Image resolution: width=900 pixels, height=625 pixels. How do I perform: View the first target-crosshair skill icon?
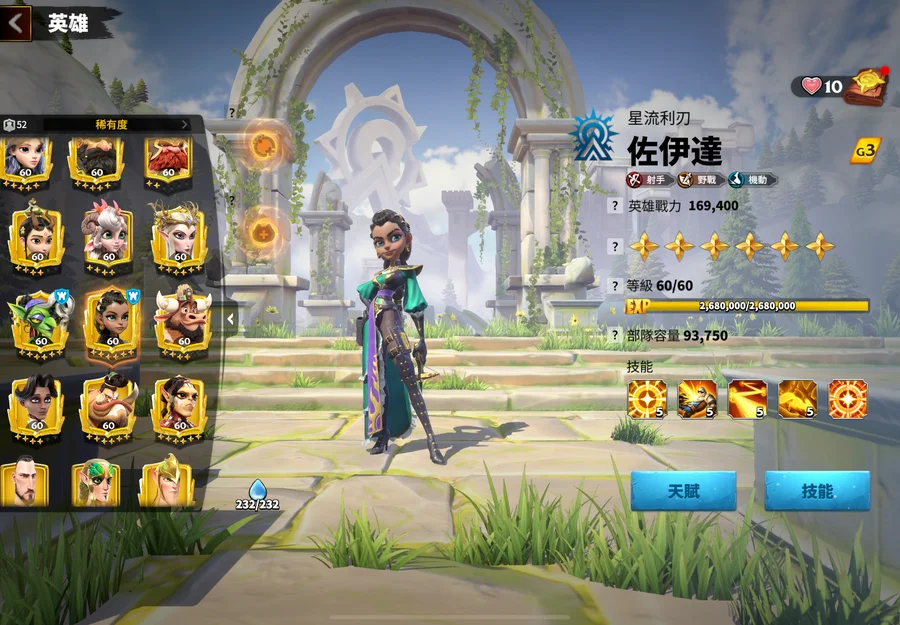pos(646,399)
